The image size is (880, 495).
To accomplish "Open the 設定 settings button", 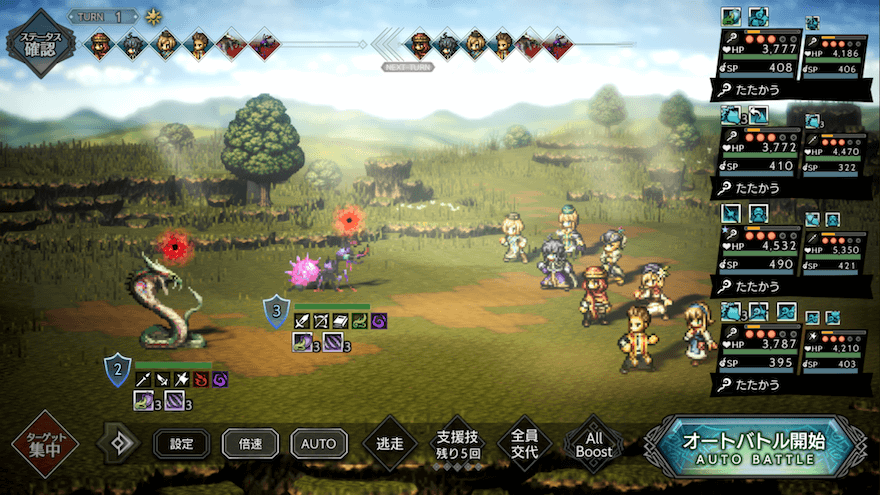I will coord(181,443).
